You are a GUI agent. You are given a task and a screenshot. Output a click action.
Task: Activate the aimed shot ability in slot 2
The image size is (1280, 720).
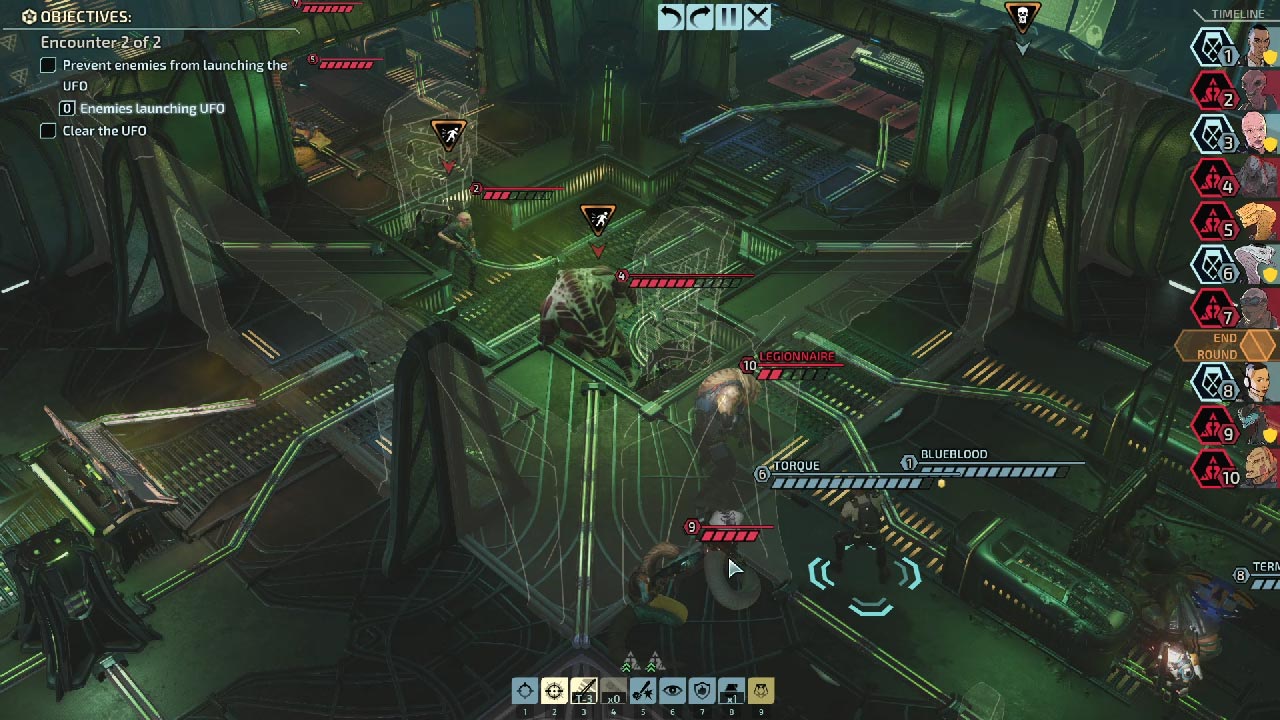pos(554,693)
